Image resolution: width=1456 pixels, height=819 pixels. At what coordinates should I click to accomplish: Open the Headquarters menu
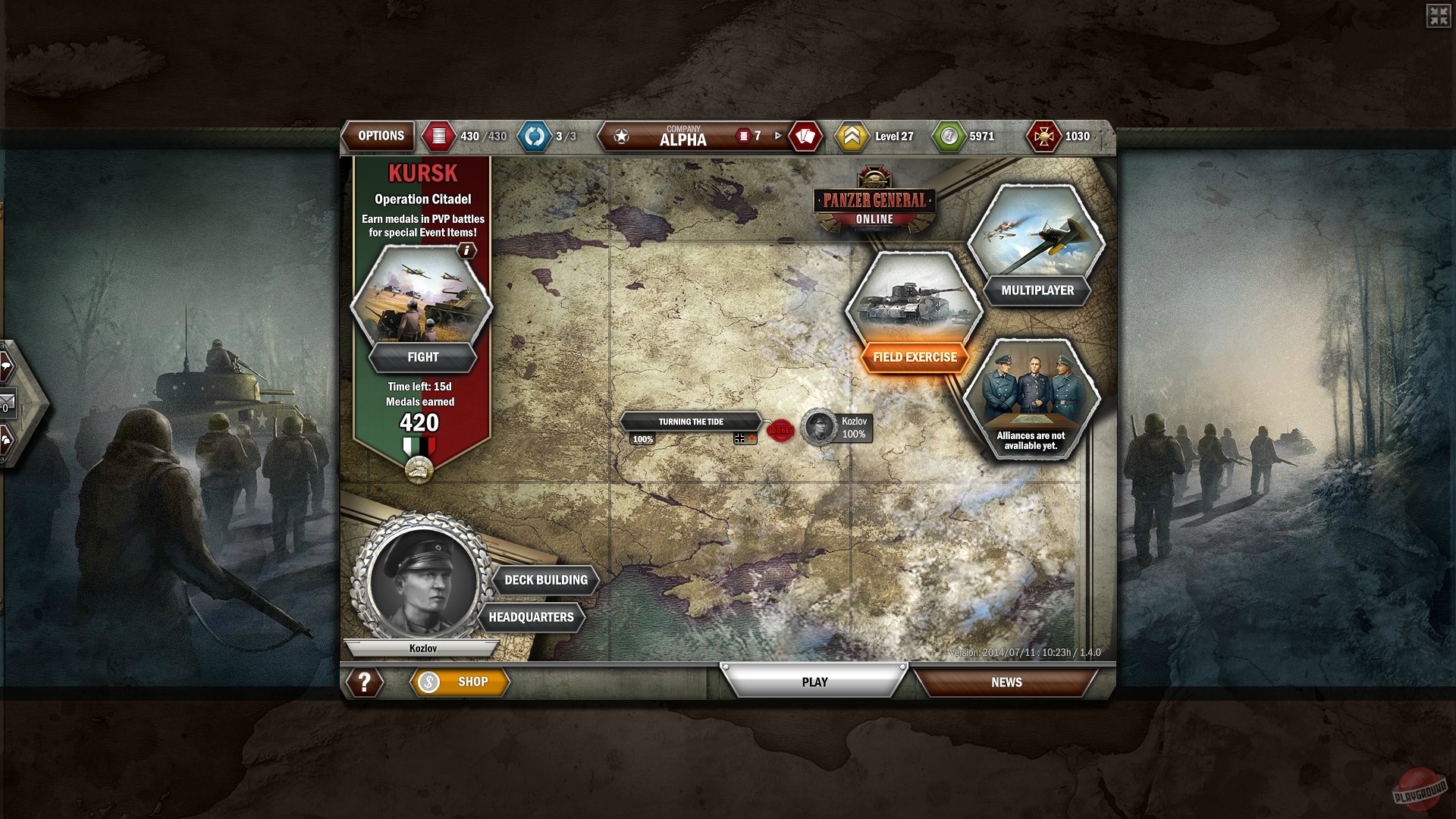coord(533,617)
